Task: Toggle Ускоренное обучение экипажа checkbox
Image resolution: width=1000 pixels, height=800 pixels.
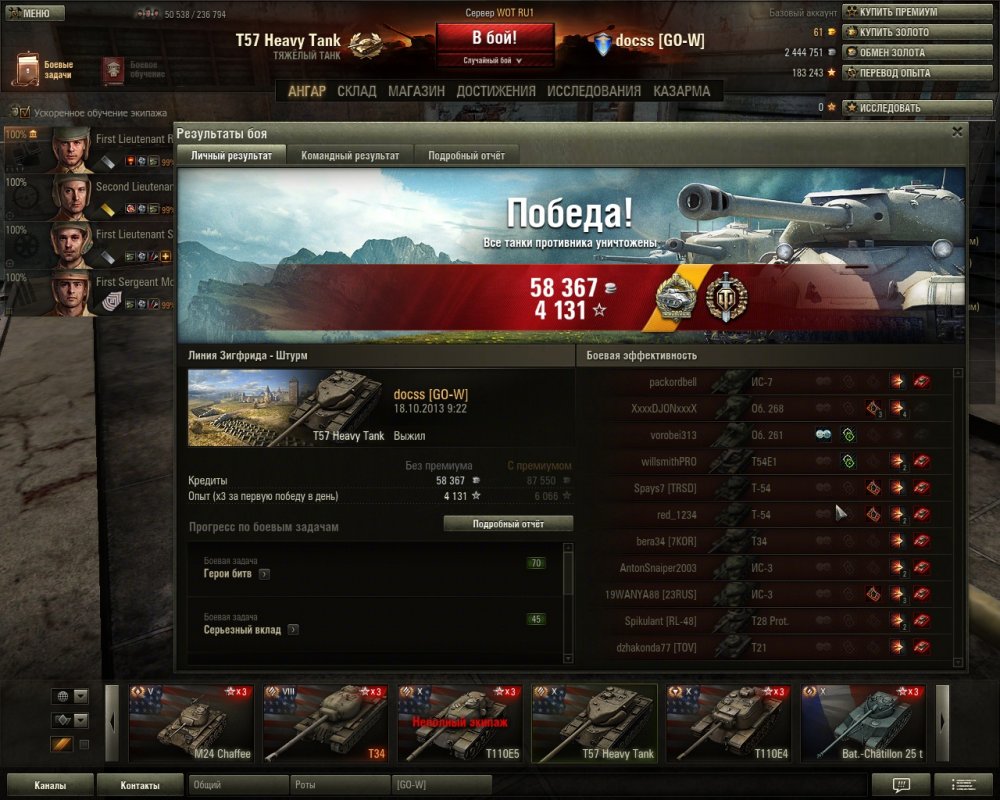Action: point(24,113)
